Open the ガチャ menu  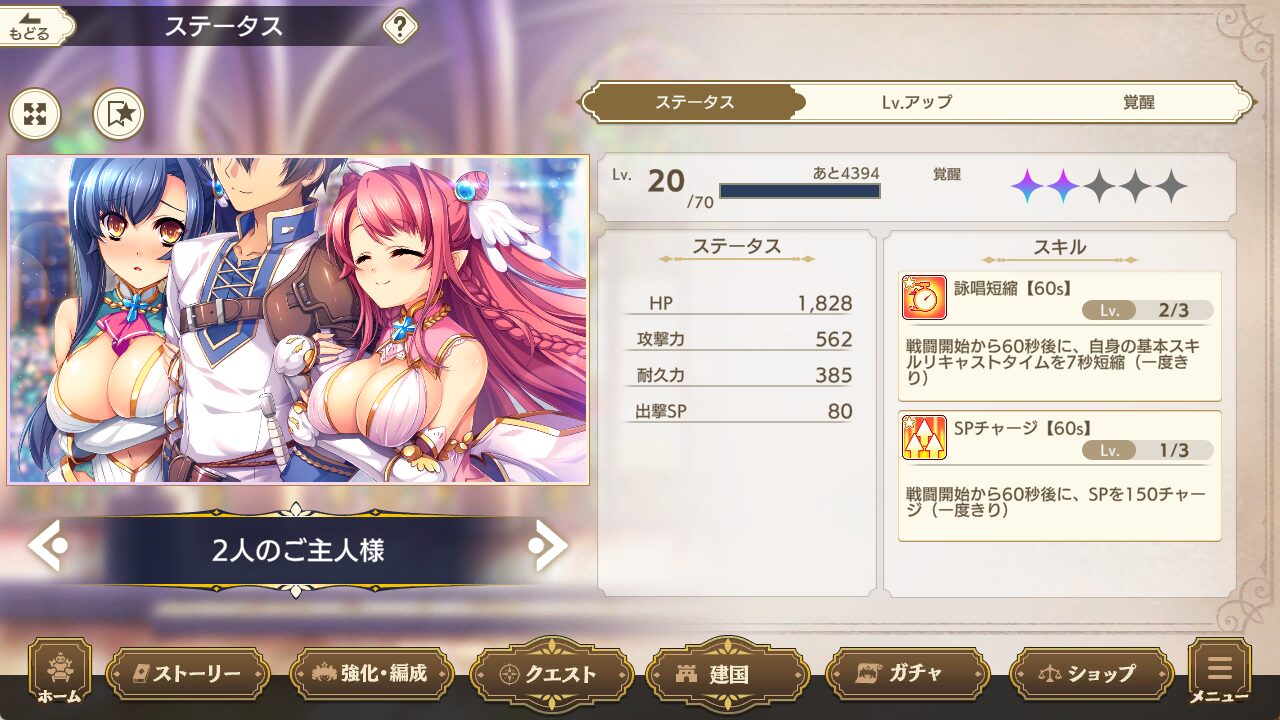click(x=905, y=674)
